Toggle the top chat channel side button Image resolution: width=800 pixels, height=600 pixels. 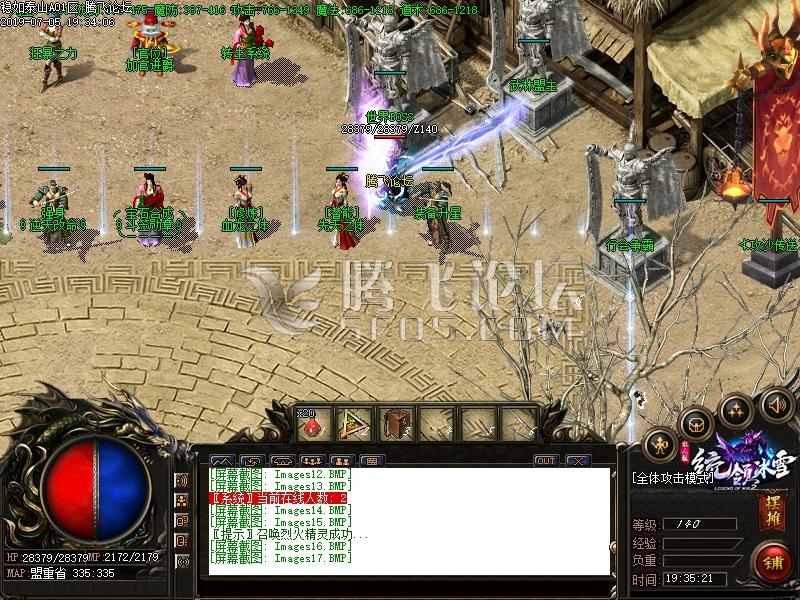coord(182,478)
